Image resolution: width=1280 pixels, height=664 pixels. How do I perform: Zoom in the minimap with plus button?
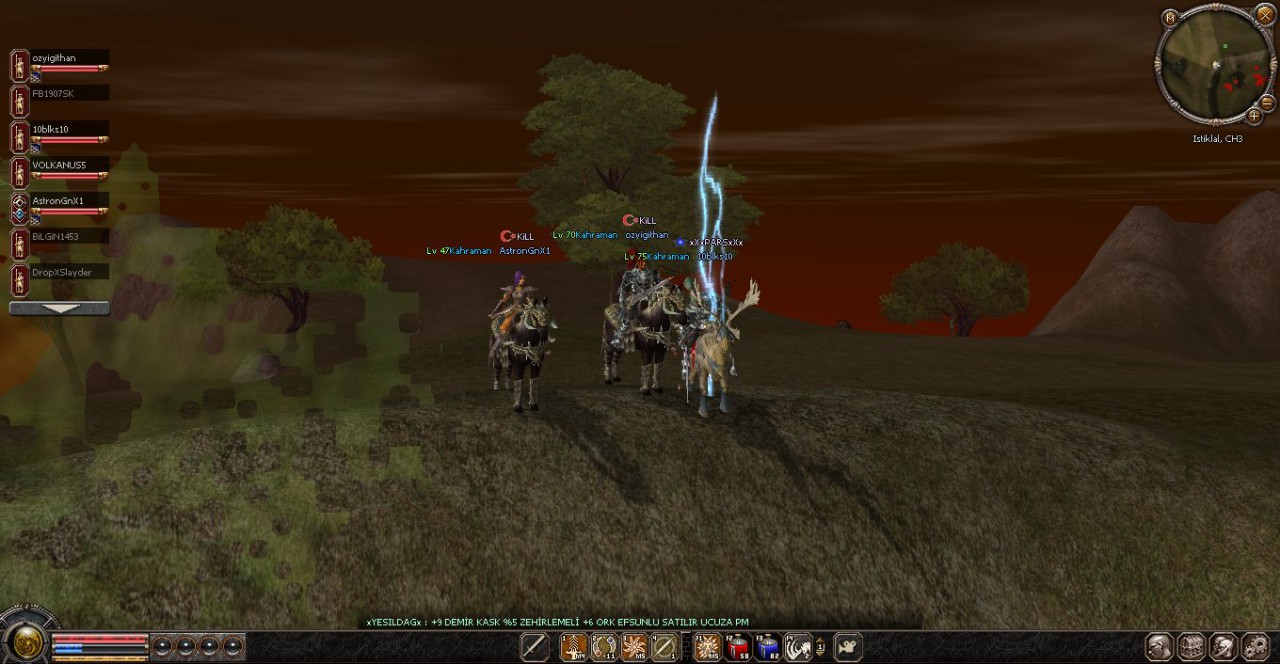(x=1253, y=115)
